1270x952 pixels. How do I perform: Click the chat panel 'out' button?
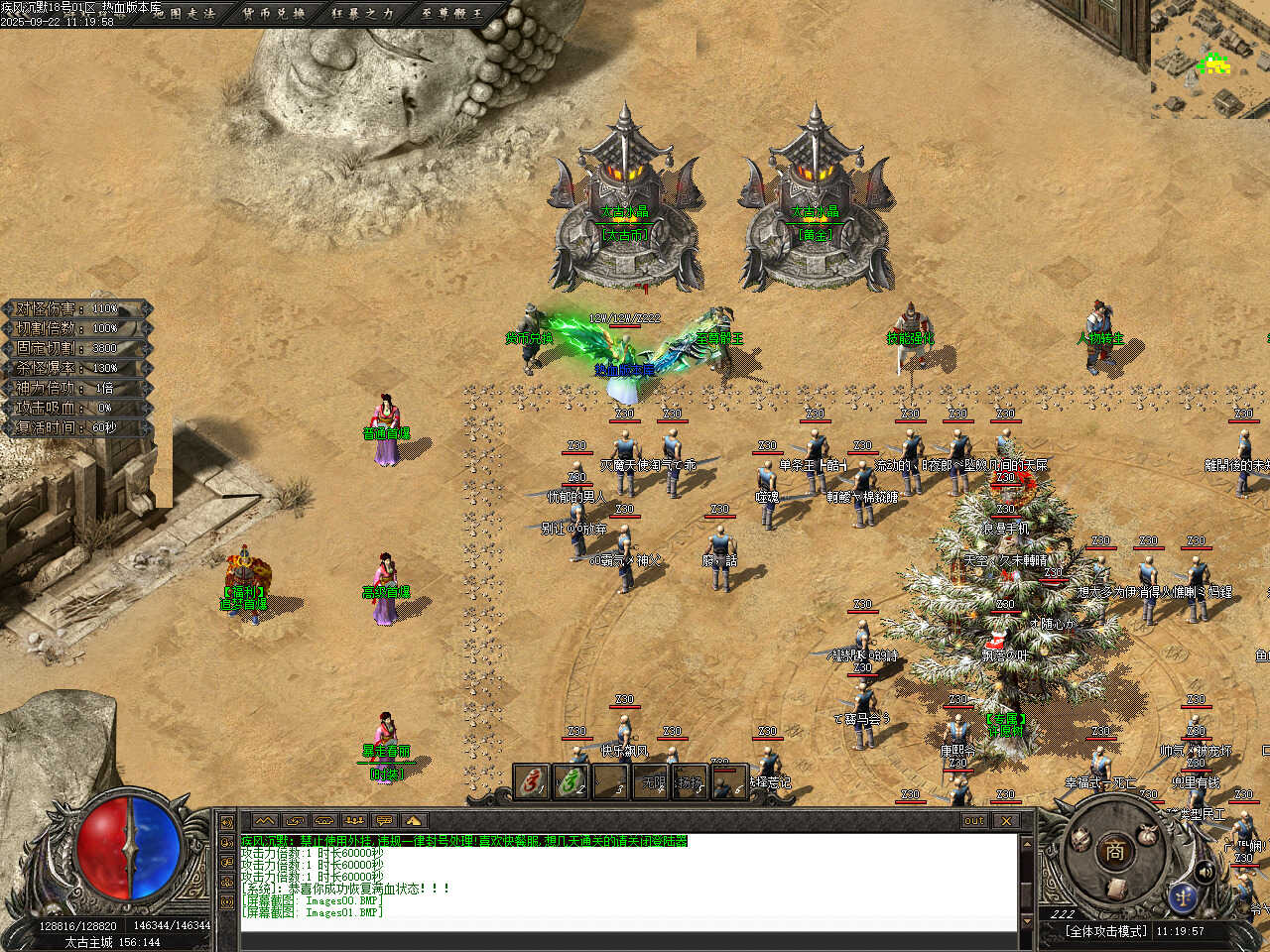(x=974, y=821)
